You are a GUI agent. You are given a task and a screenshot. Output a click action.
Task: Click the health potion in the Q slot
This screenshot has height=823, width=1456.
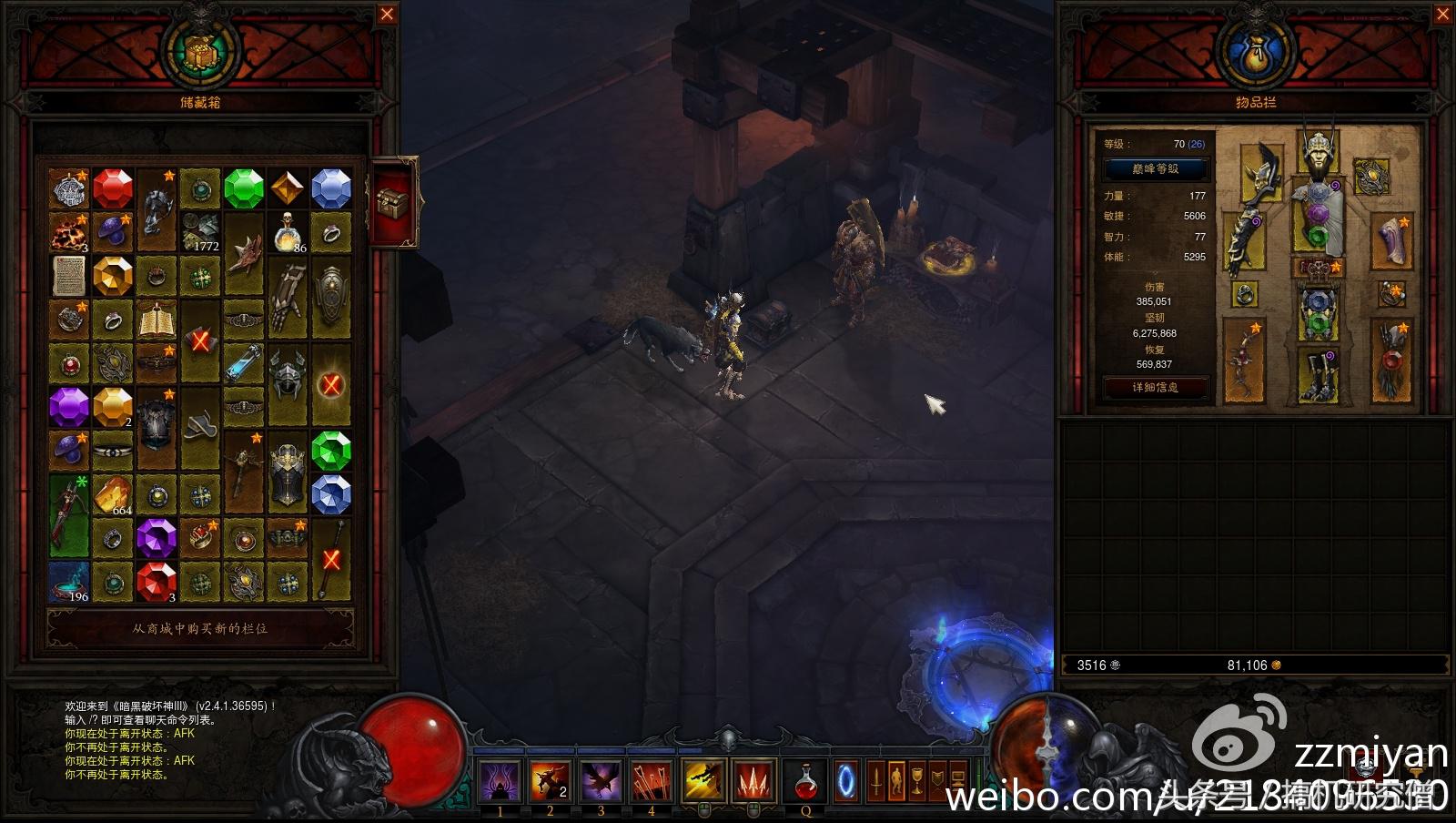(806, 778)
